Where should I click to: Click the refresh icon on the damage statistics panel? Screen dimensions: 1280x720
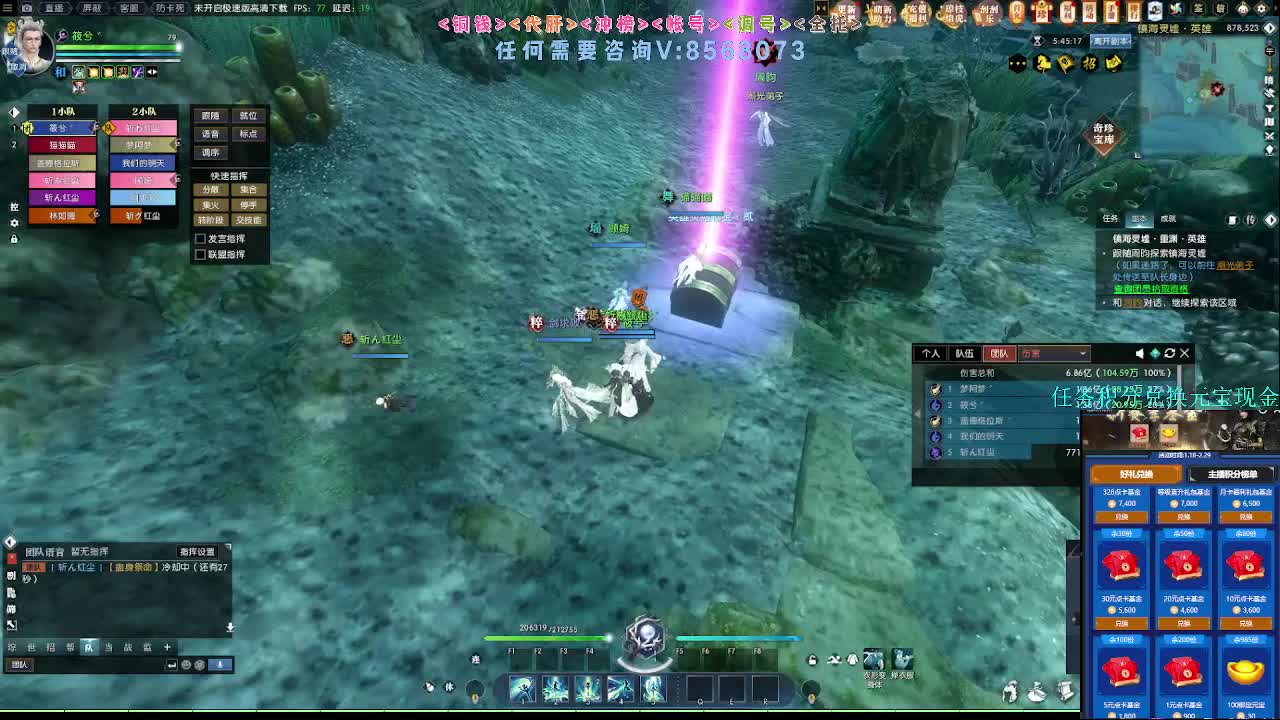(1170, 353)
